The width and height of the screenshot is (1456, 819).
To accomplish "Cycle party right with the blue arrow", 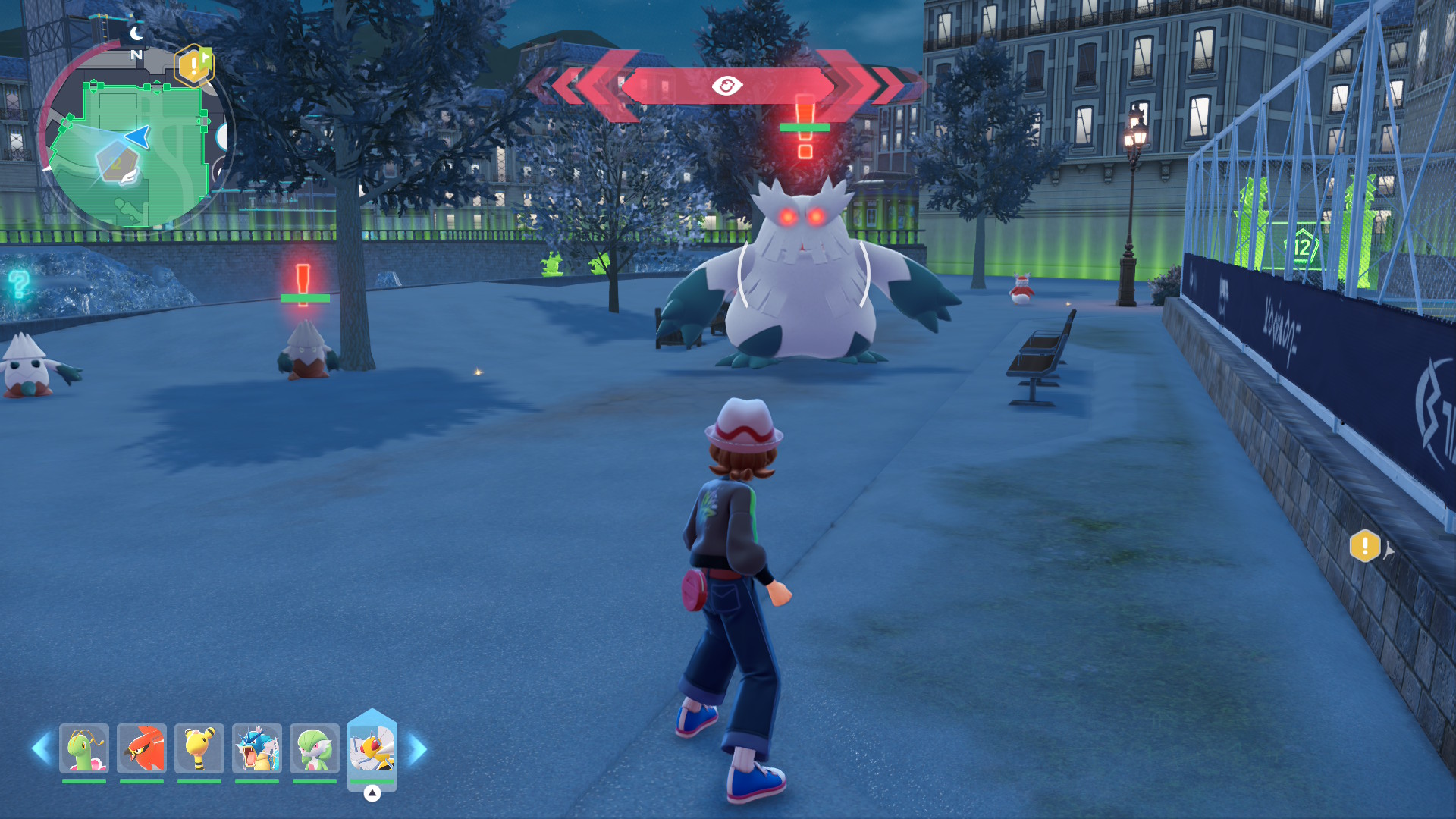I will pos(418,748).
